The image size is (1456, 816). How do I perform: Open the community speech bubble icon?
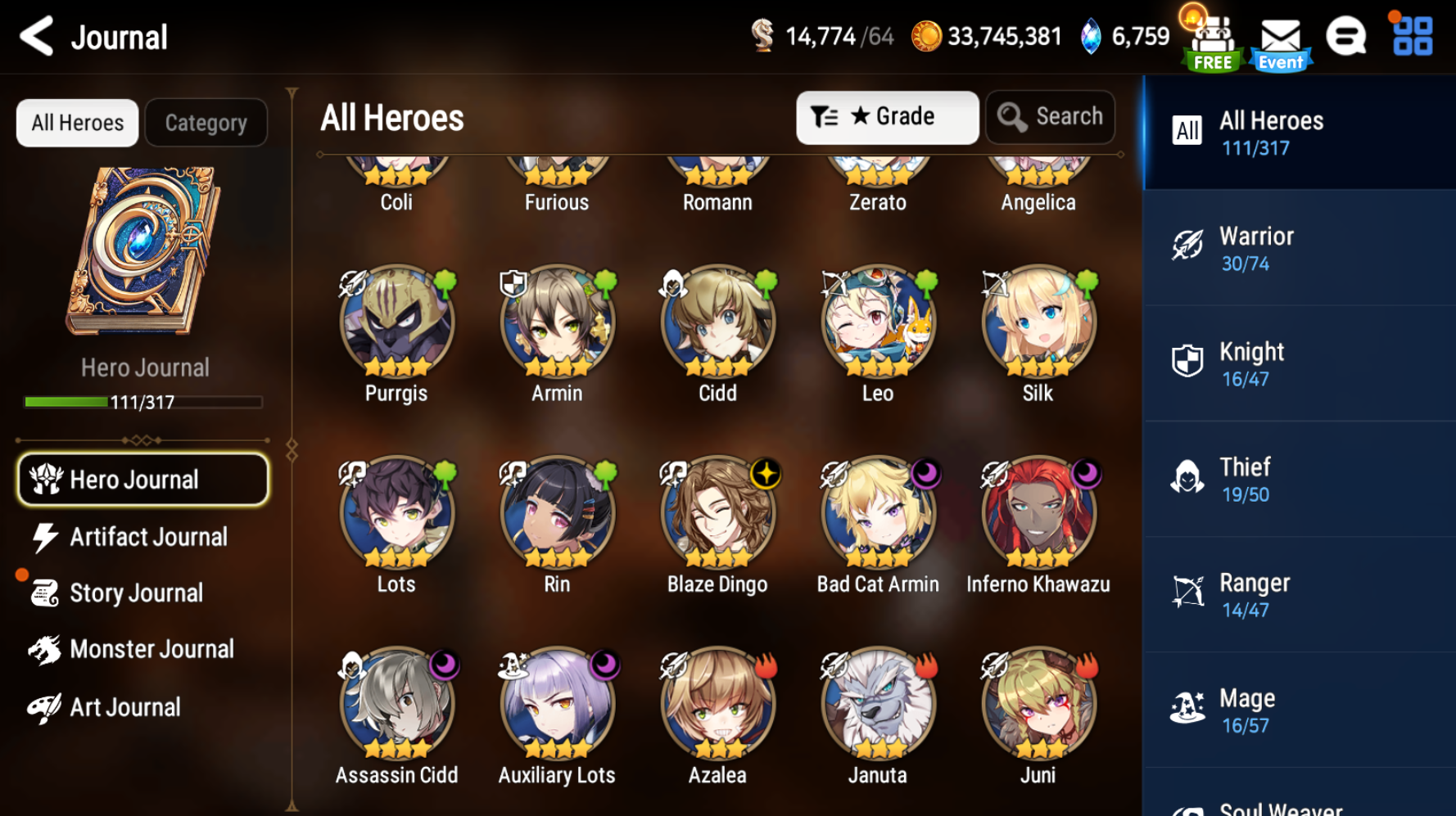(x=1347, y=36)
